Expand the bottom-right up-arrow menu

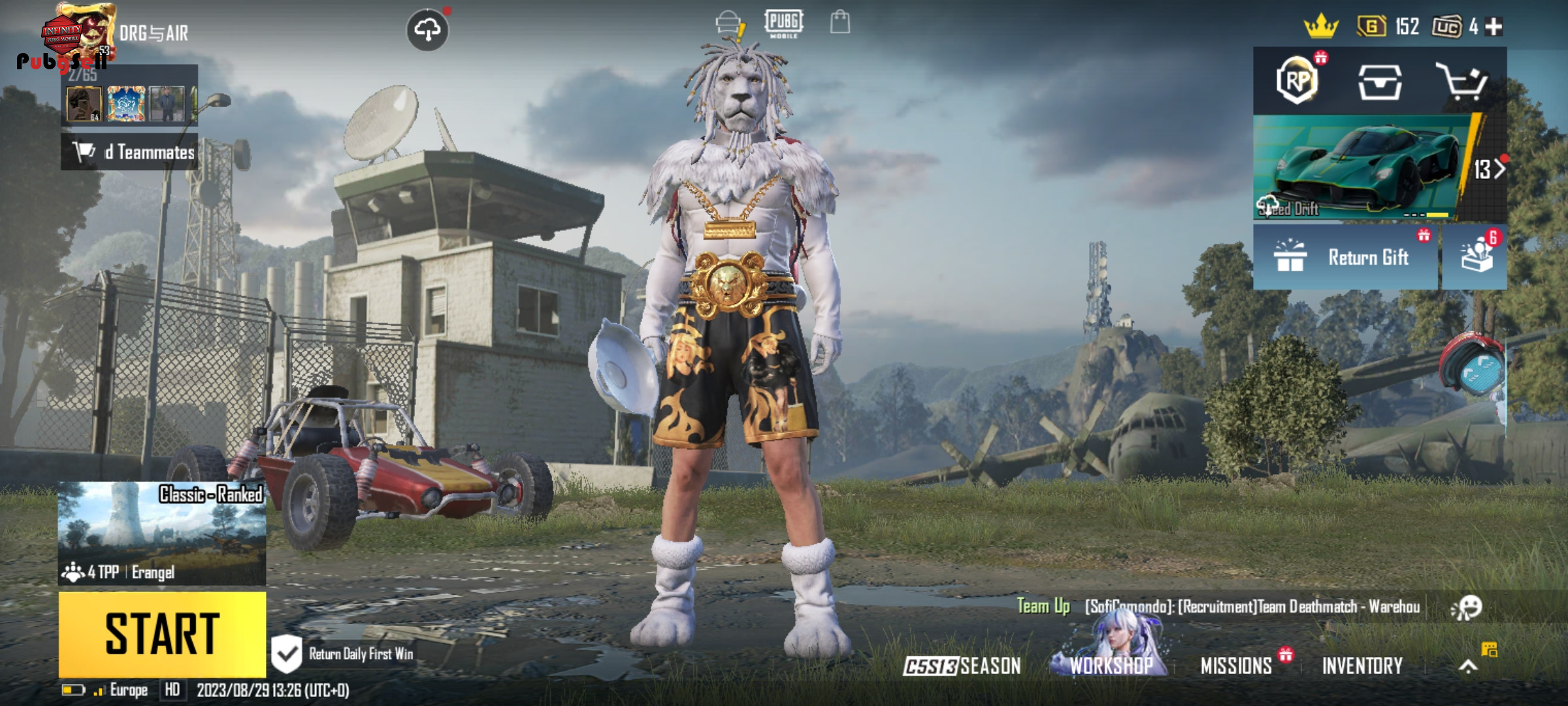pos(1468,666)
